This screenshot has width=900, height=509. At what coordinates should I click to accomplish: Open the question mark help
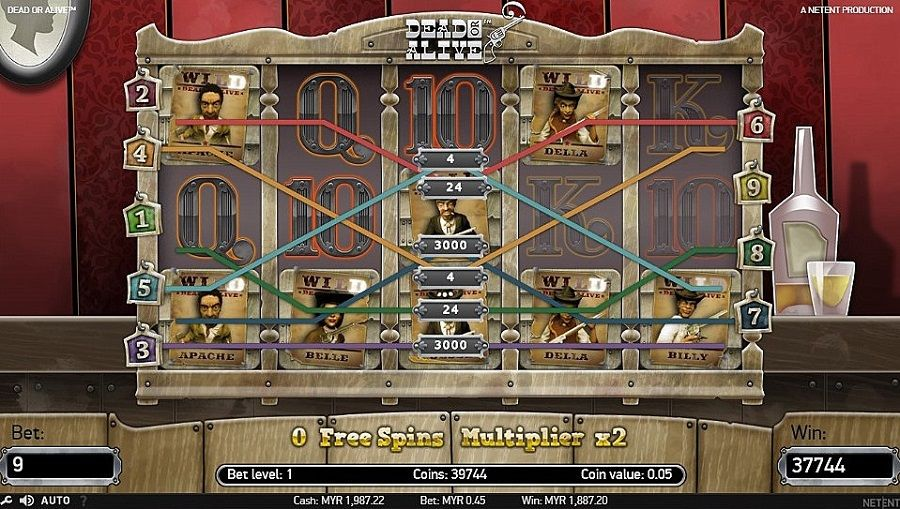click(83, 500)
